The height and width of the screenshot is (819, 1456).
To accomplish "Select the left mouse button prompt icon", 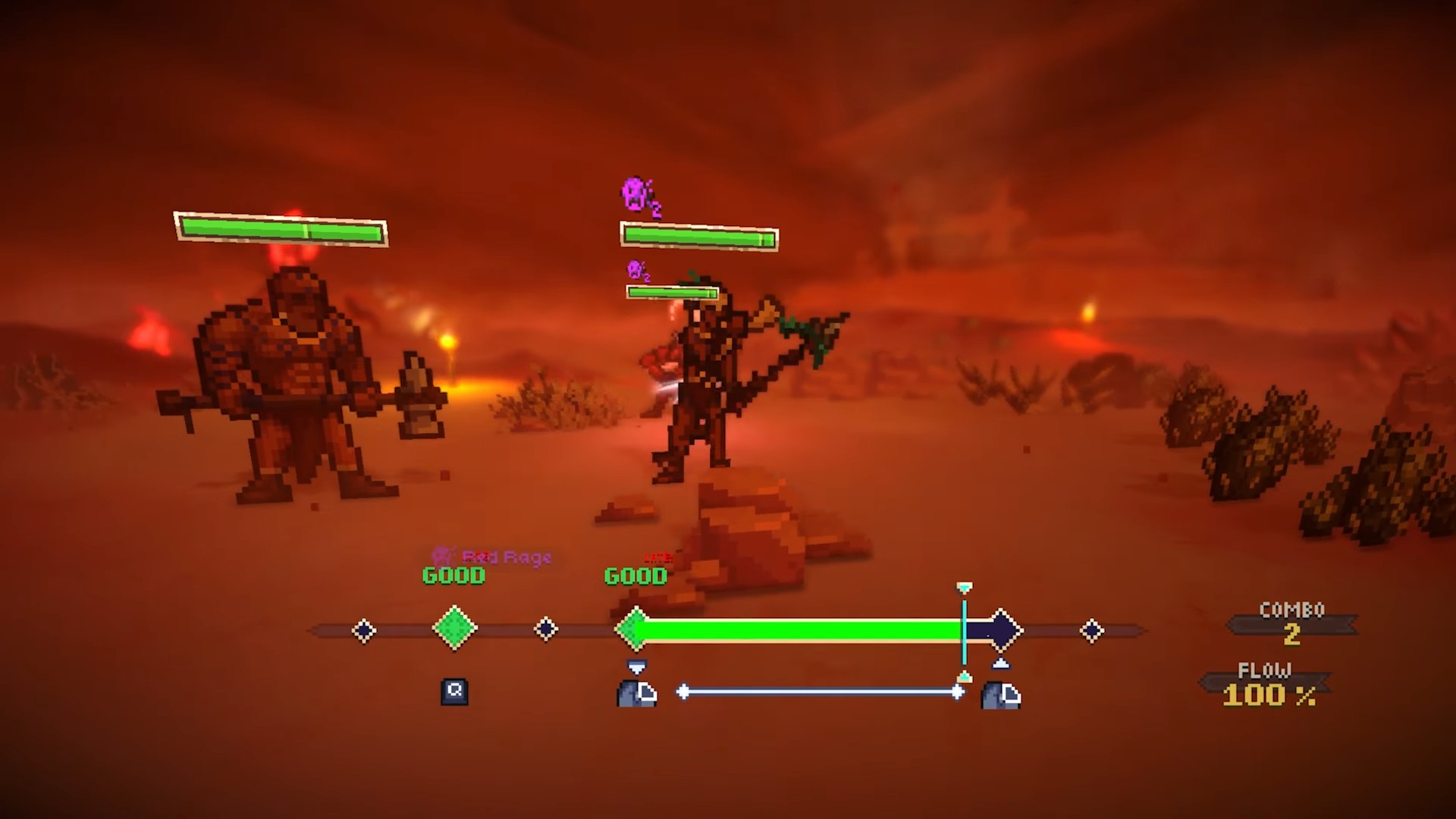I will click(x=637, y=694).
